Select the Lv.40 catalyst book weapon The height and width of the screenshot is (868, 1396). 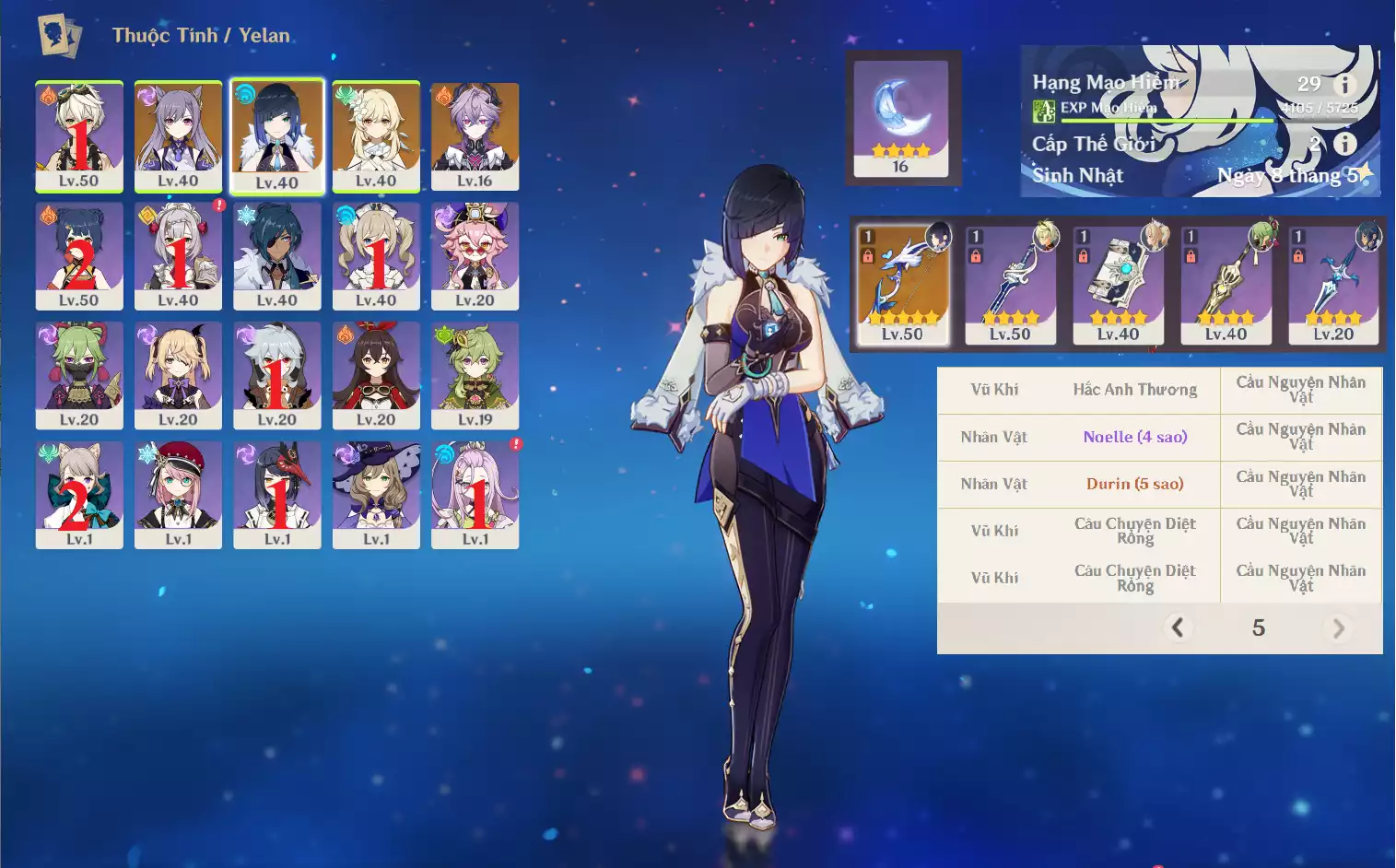coord(1118,286)
